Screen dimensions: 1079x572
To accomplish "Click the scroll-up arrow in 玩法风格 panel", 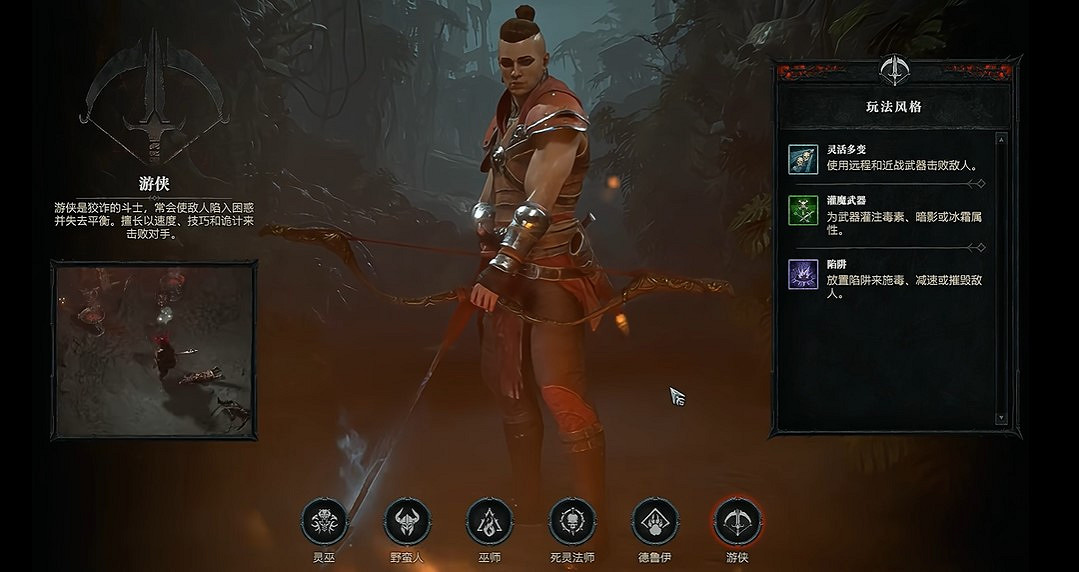I will coord(1002,139).
